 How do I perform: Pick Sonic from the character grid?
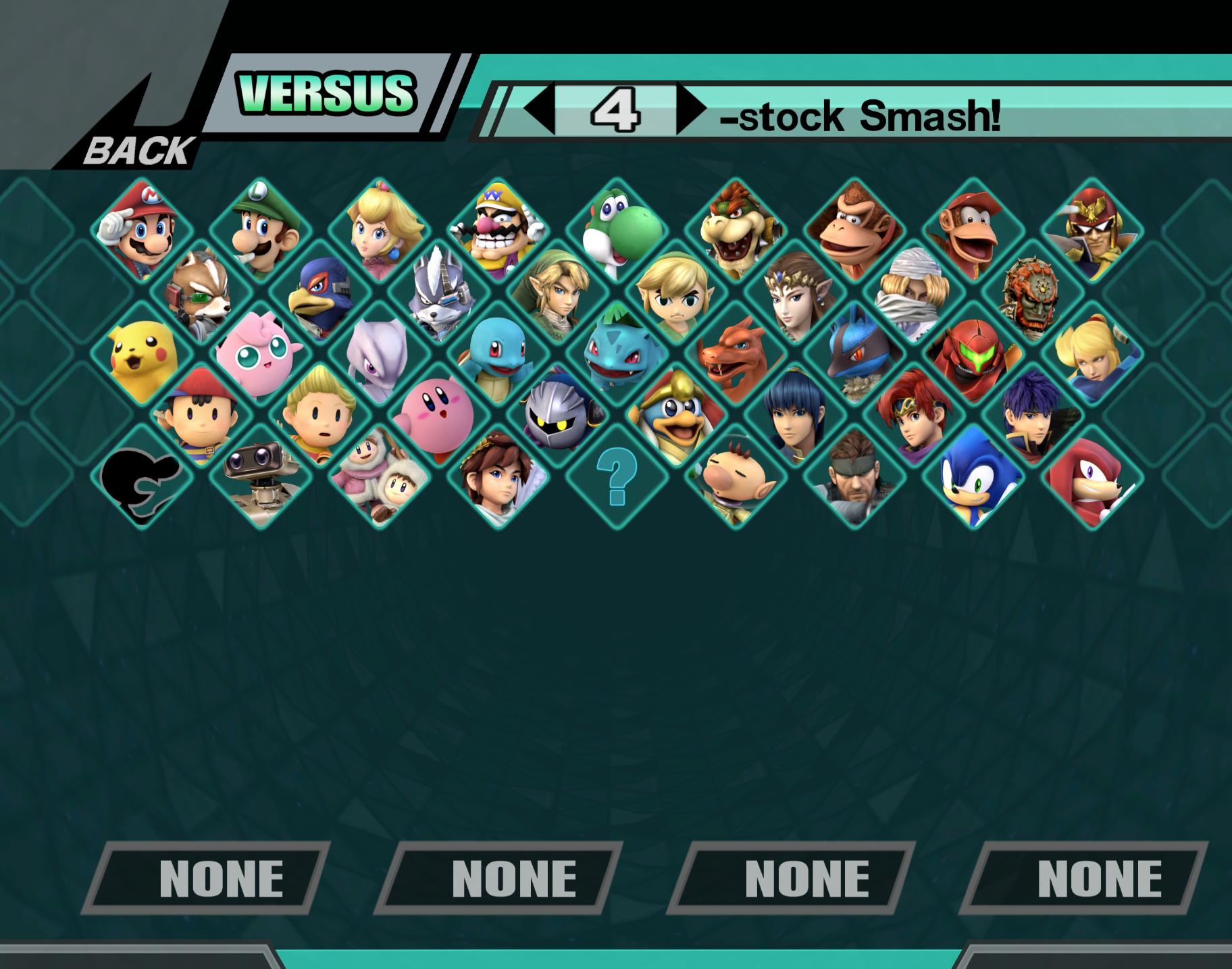pyautogui.click(x=973, y=477)
